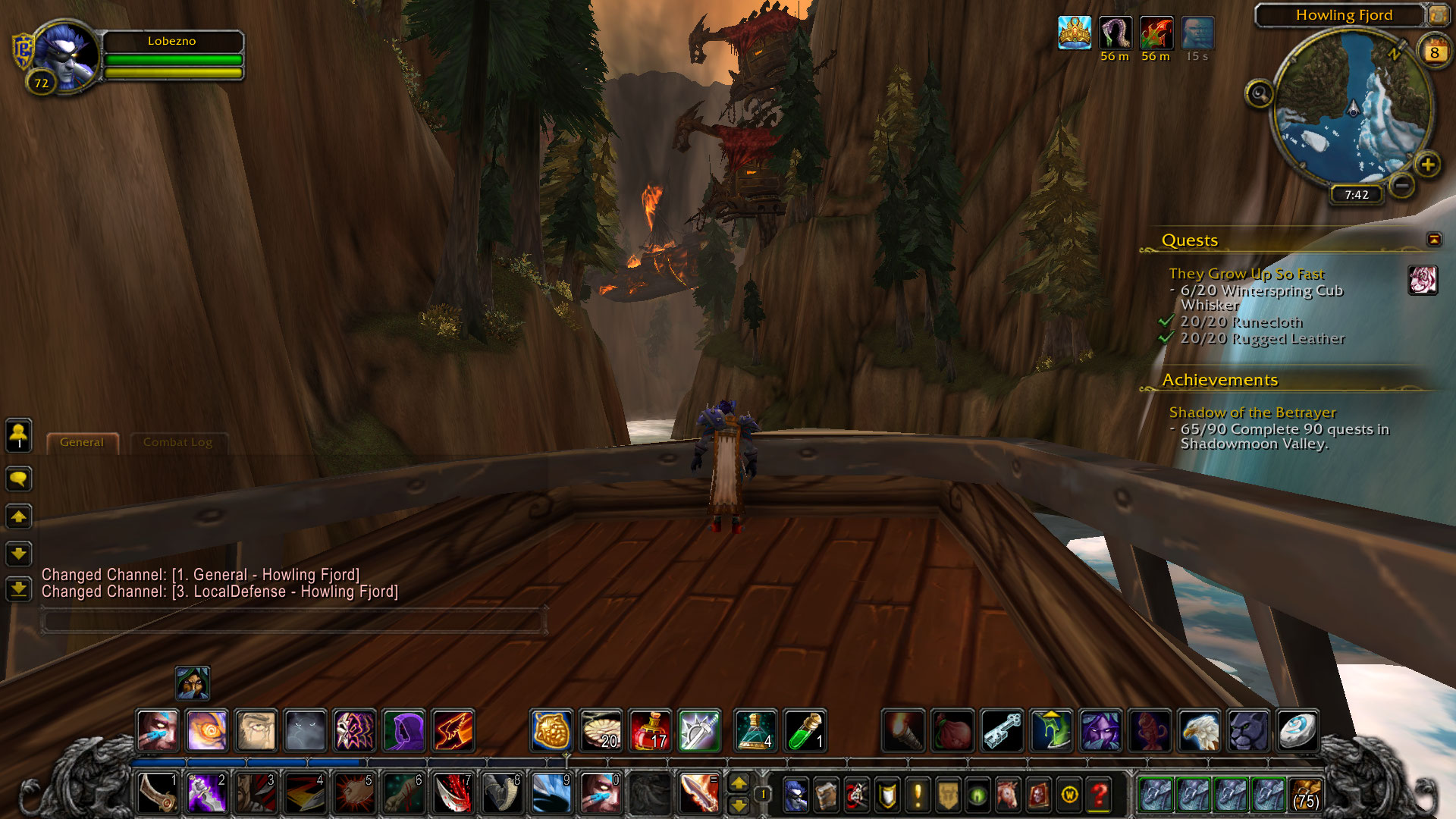Click the They Grow Up So Fast quest title

[1246, 274]
